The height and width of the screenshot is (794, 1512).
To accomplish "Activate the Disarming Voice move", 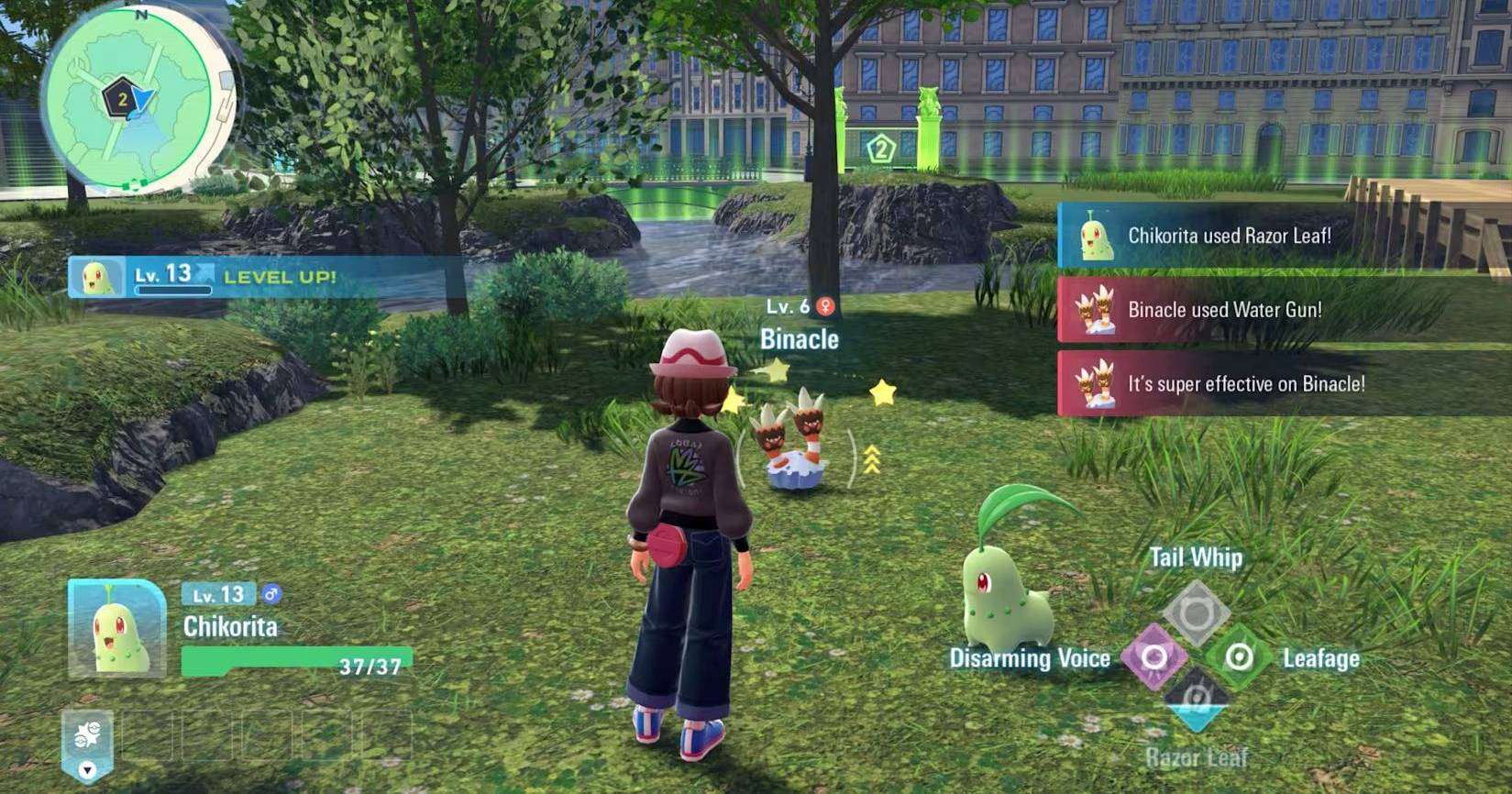I will coord(1153,656).
